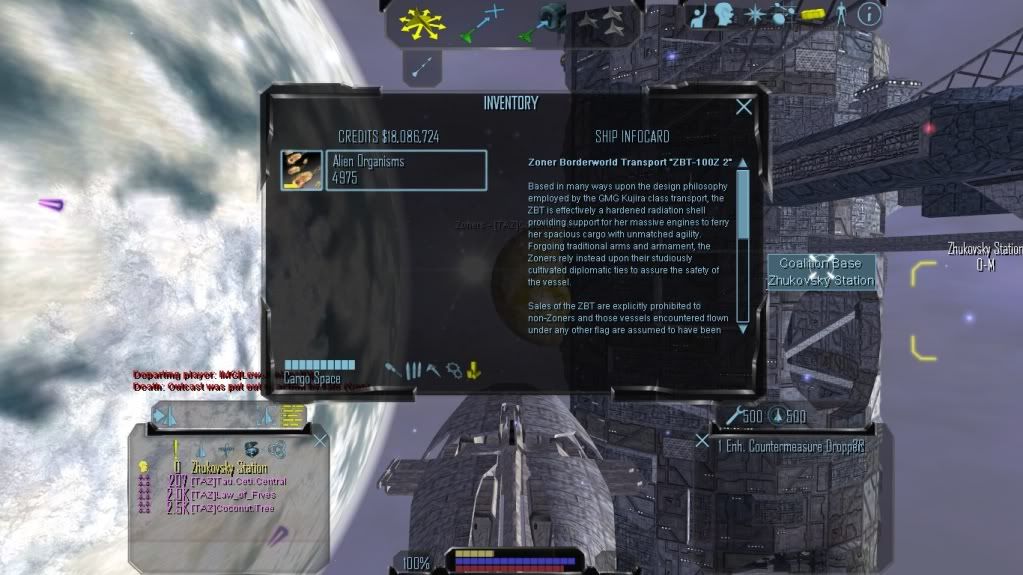Open the player status figure icon
This screenshot has width=1023, height=575.
(x=840, y=13)
